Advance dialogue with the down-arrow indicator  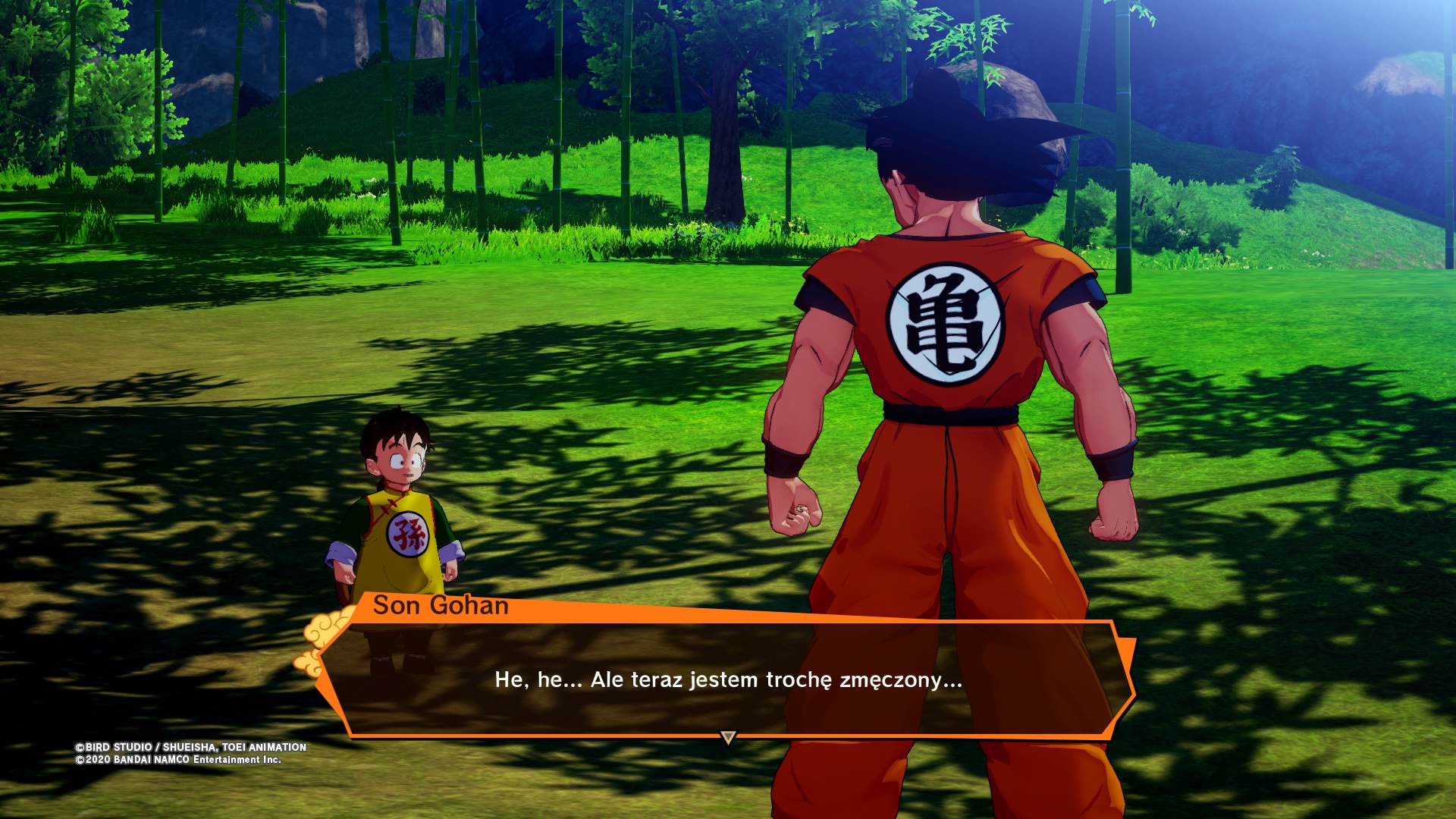point(728,737)
